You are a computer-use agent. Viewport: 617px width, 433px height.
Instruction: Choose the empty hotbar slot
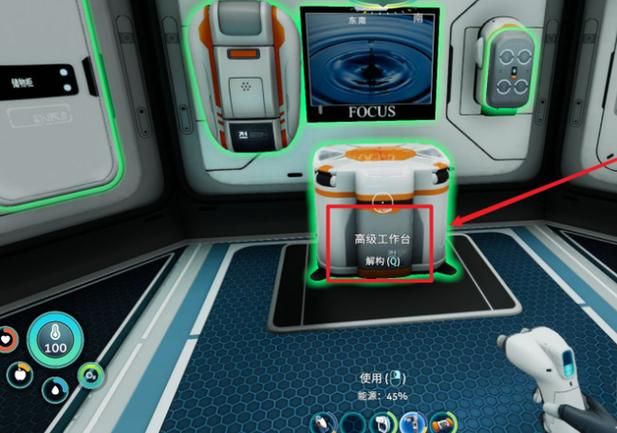pyautogui.click(x=351, y=426)
